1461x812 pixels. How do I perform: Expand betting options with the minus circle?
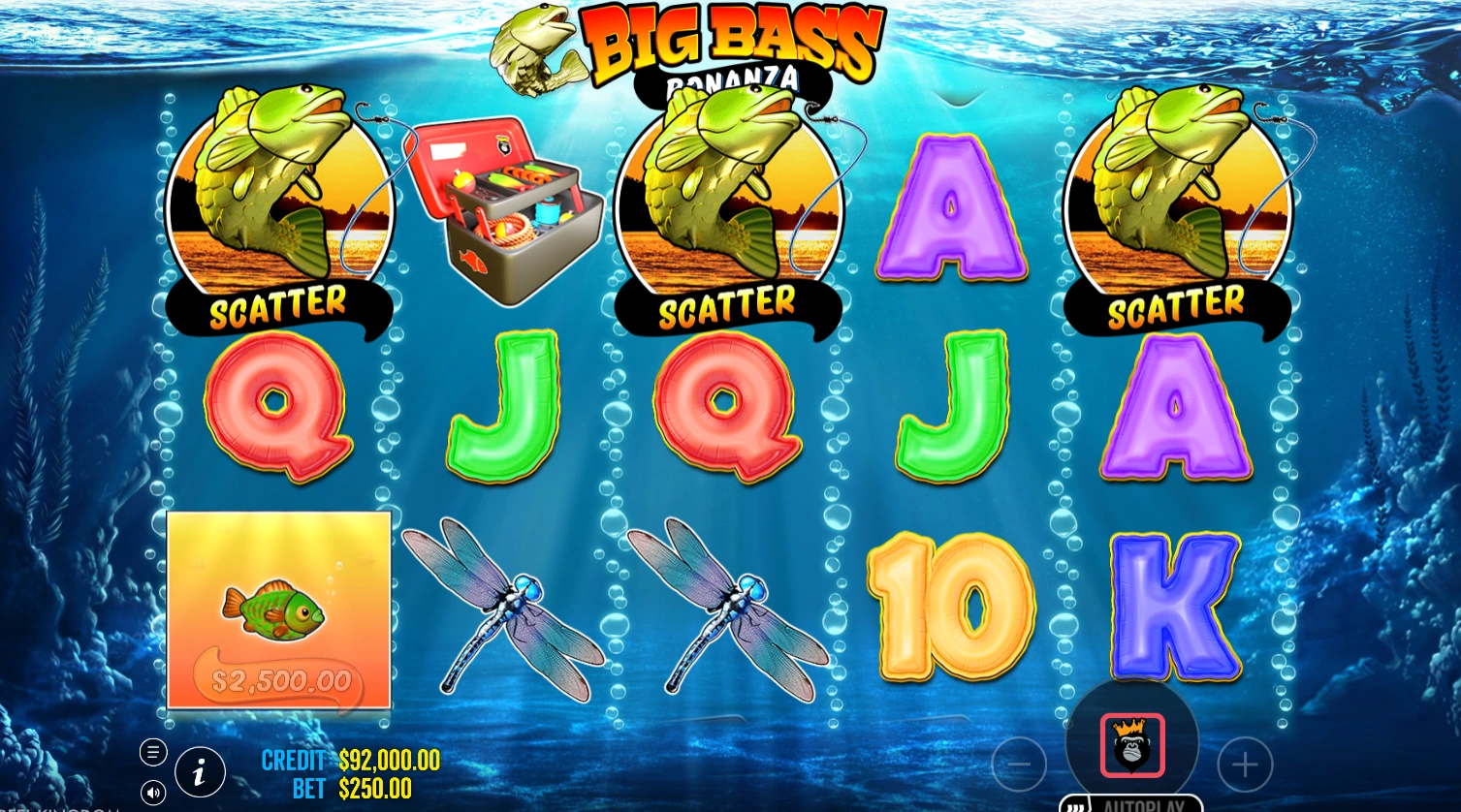1018,765
